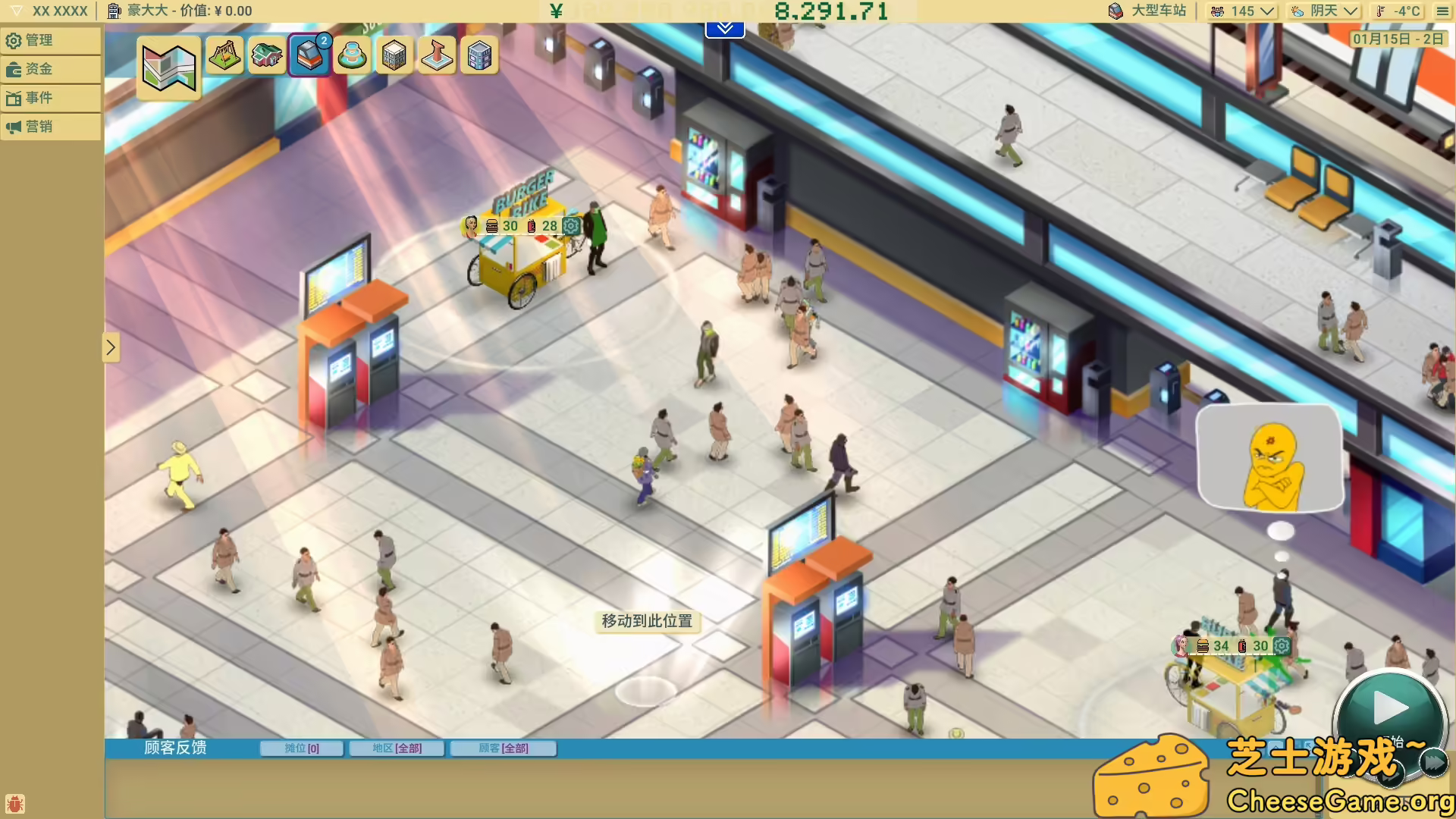Expand the left side panel arrow
Screen dimensions: 1456x819
(111, 347)
